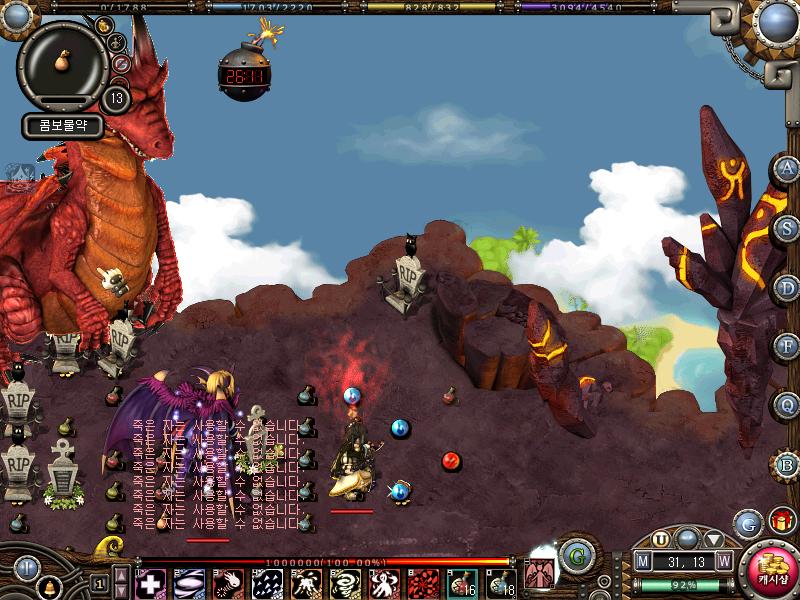Click the round F shortcut button

coord(787,346)
